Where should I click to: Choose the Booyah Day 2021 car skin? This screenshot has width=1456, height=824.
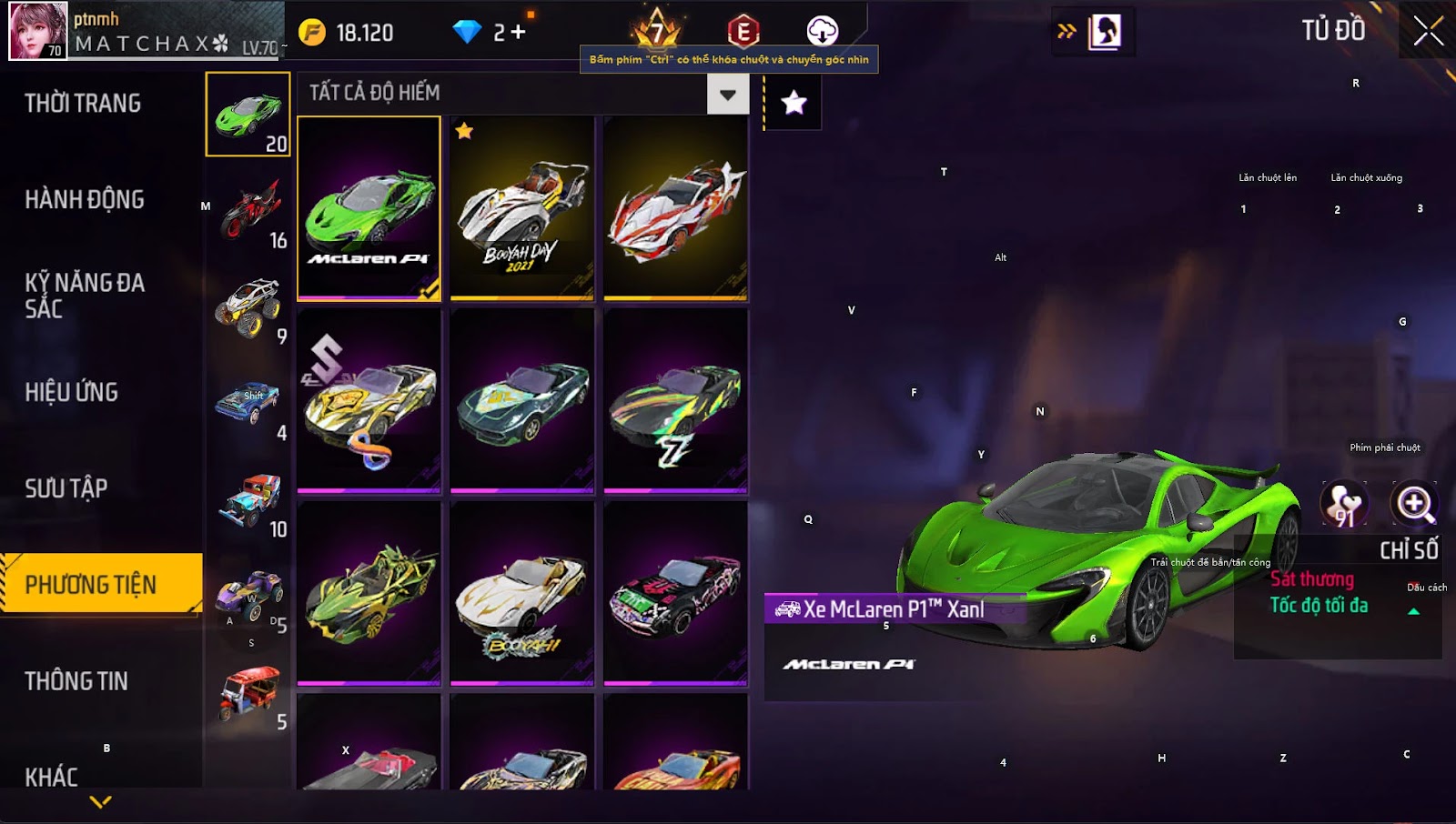click(521, 207)
